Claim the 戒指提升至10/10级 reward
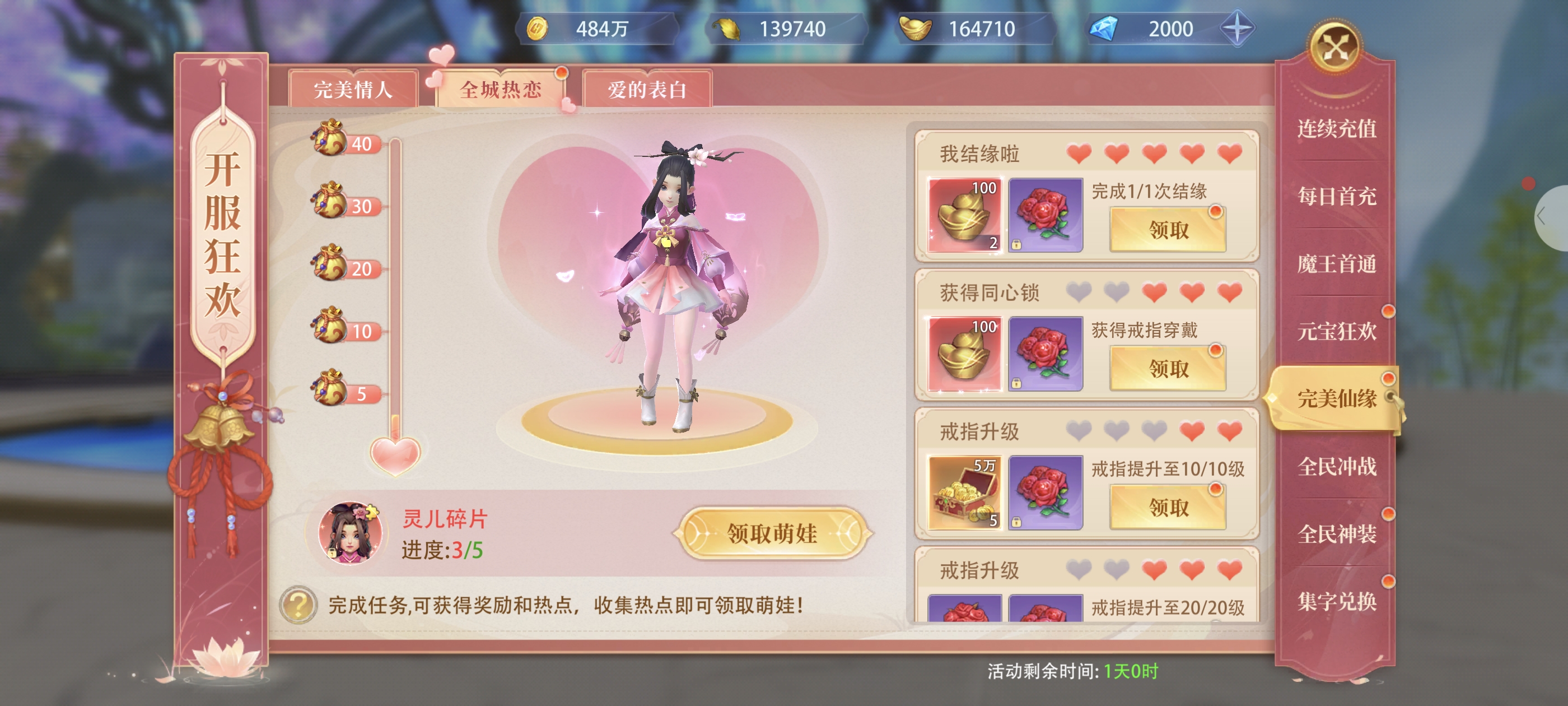Viewport: 1568px width, 706px height. click(x=1168, y=507)
